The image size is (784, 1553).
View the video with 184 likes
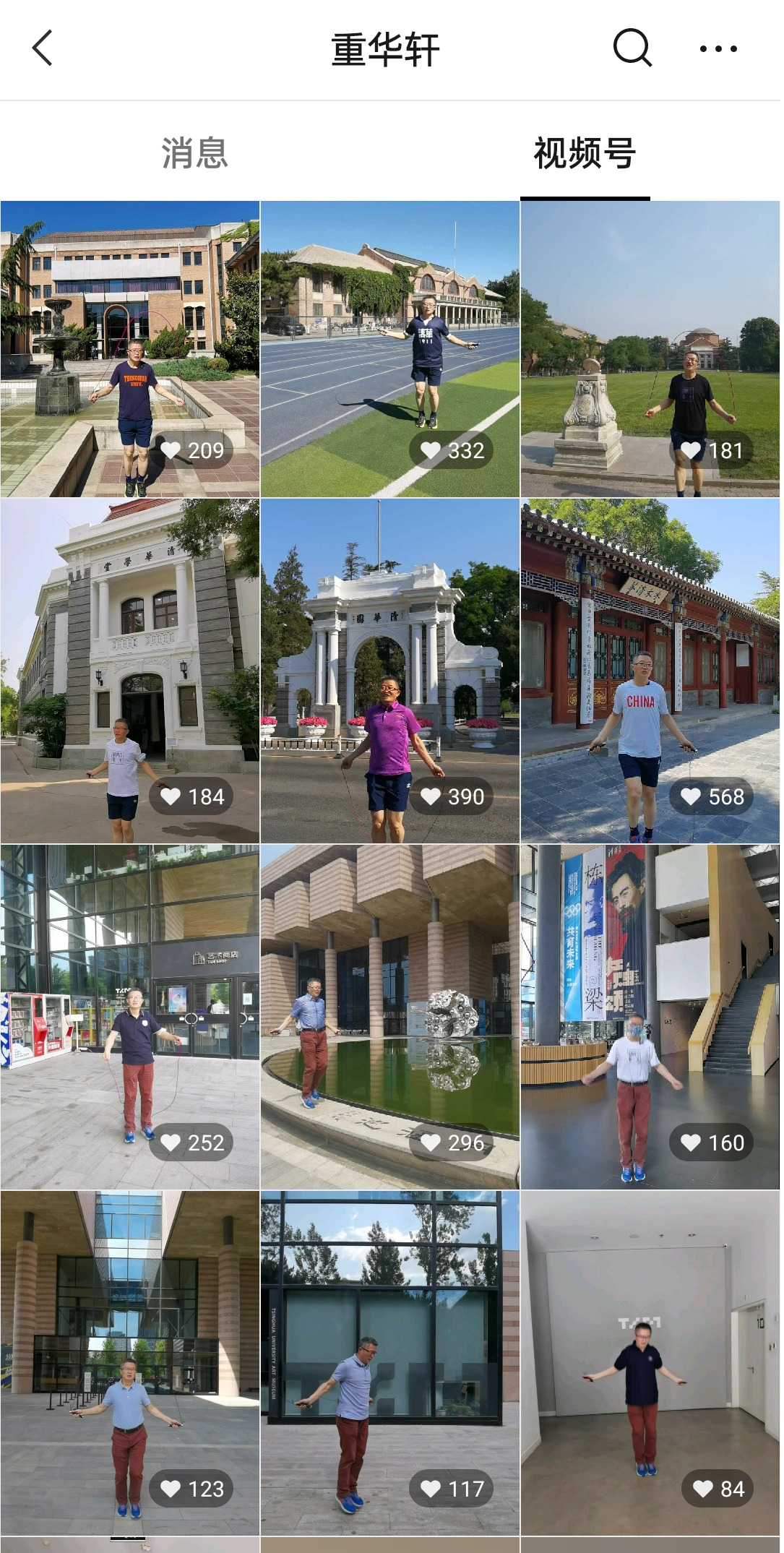pyautogui.click(x=130, y=671)
